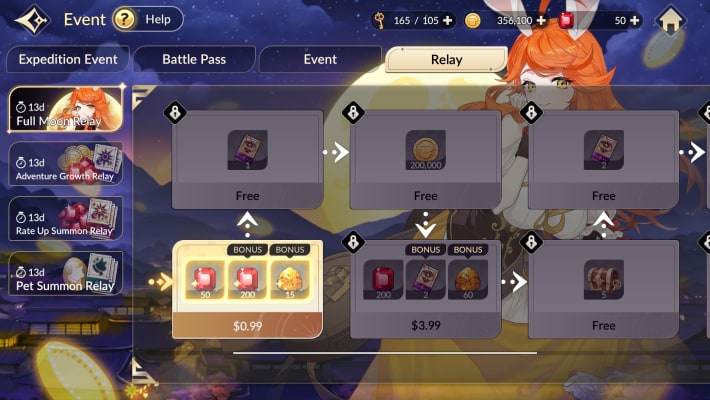Select Rate Up Summon Relay

pos(66,218)
